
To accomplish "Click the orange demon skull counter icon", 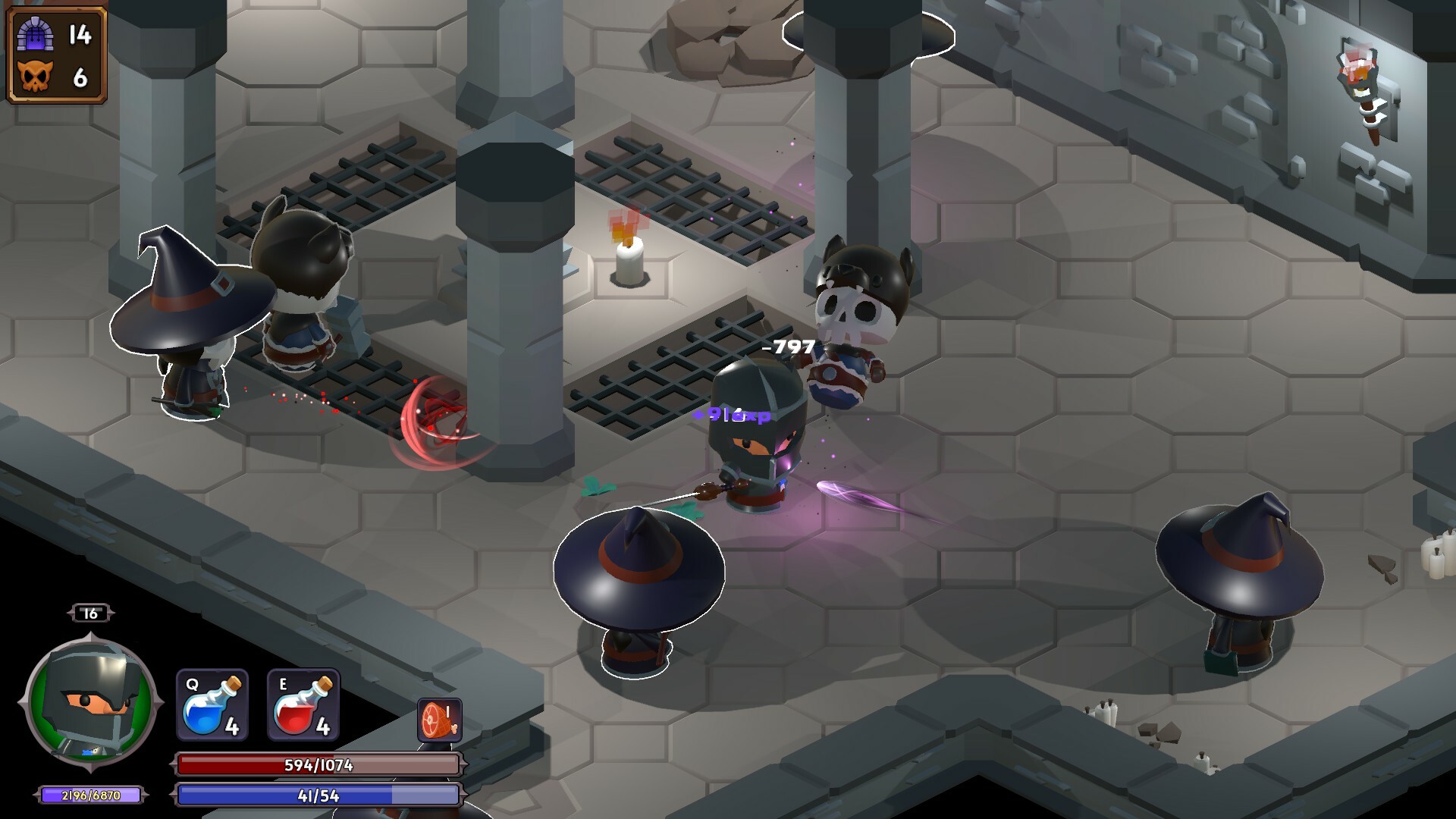I will point(36,75).
